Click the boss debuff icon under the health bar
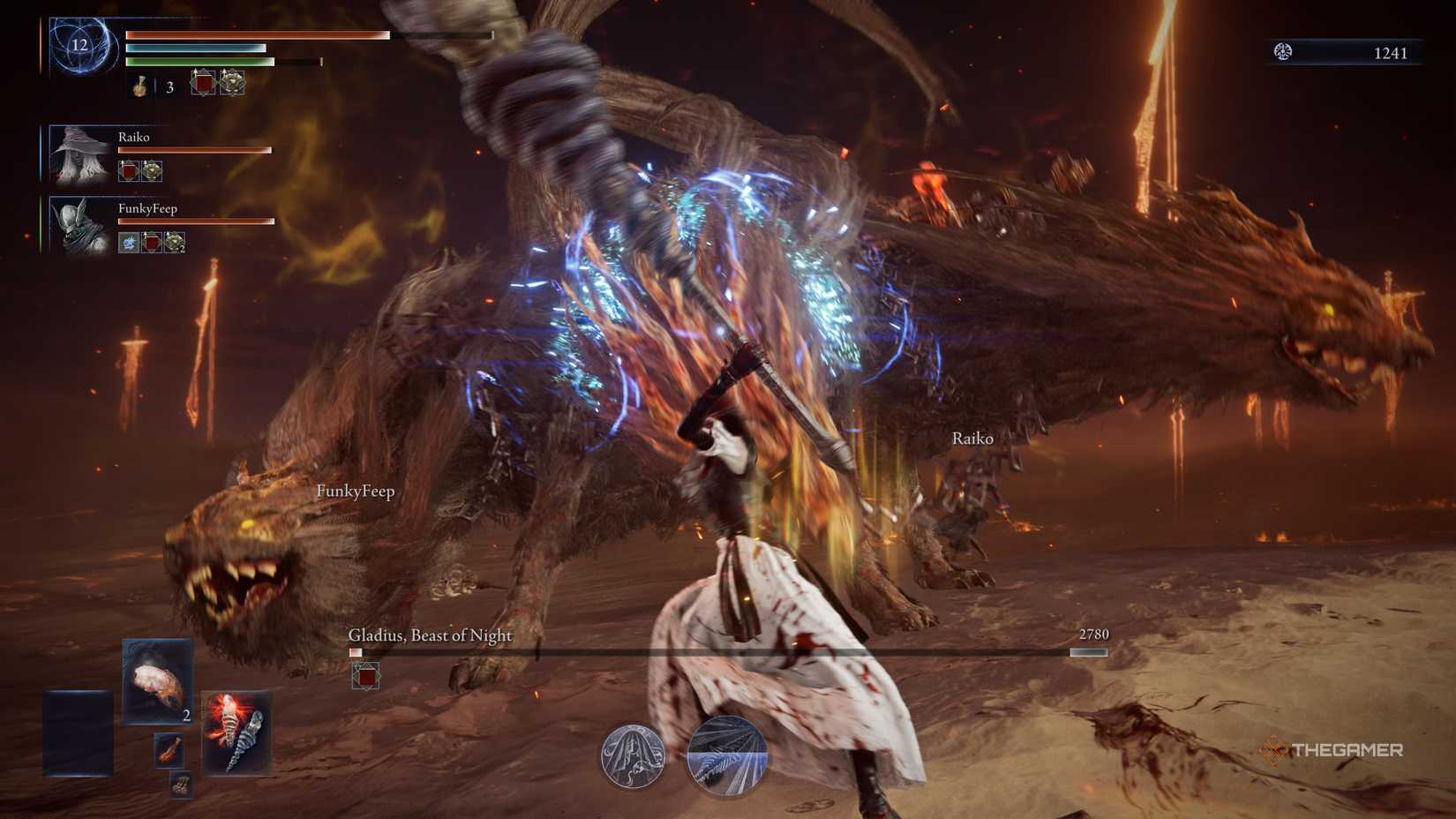 tap(365, 676)
